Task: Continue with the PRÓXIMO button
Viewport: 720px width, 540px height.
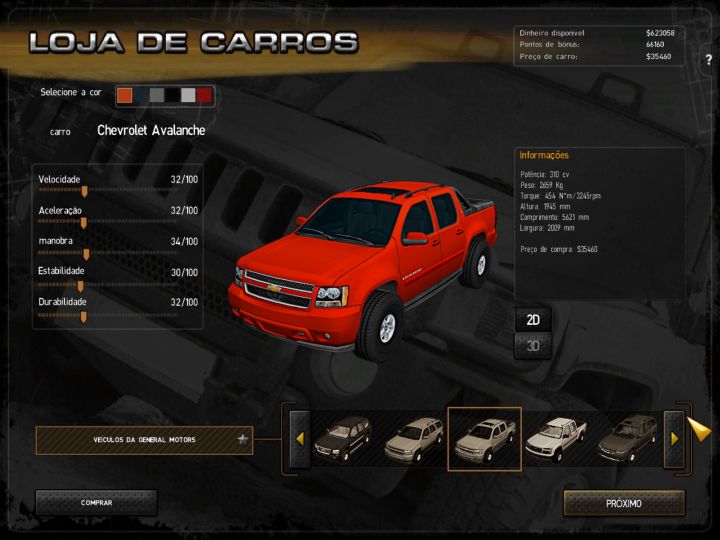Action: pyautogui.click(x=624, y=503)
